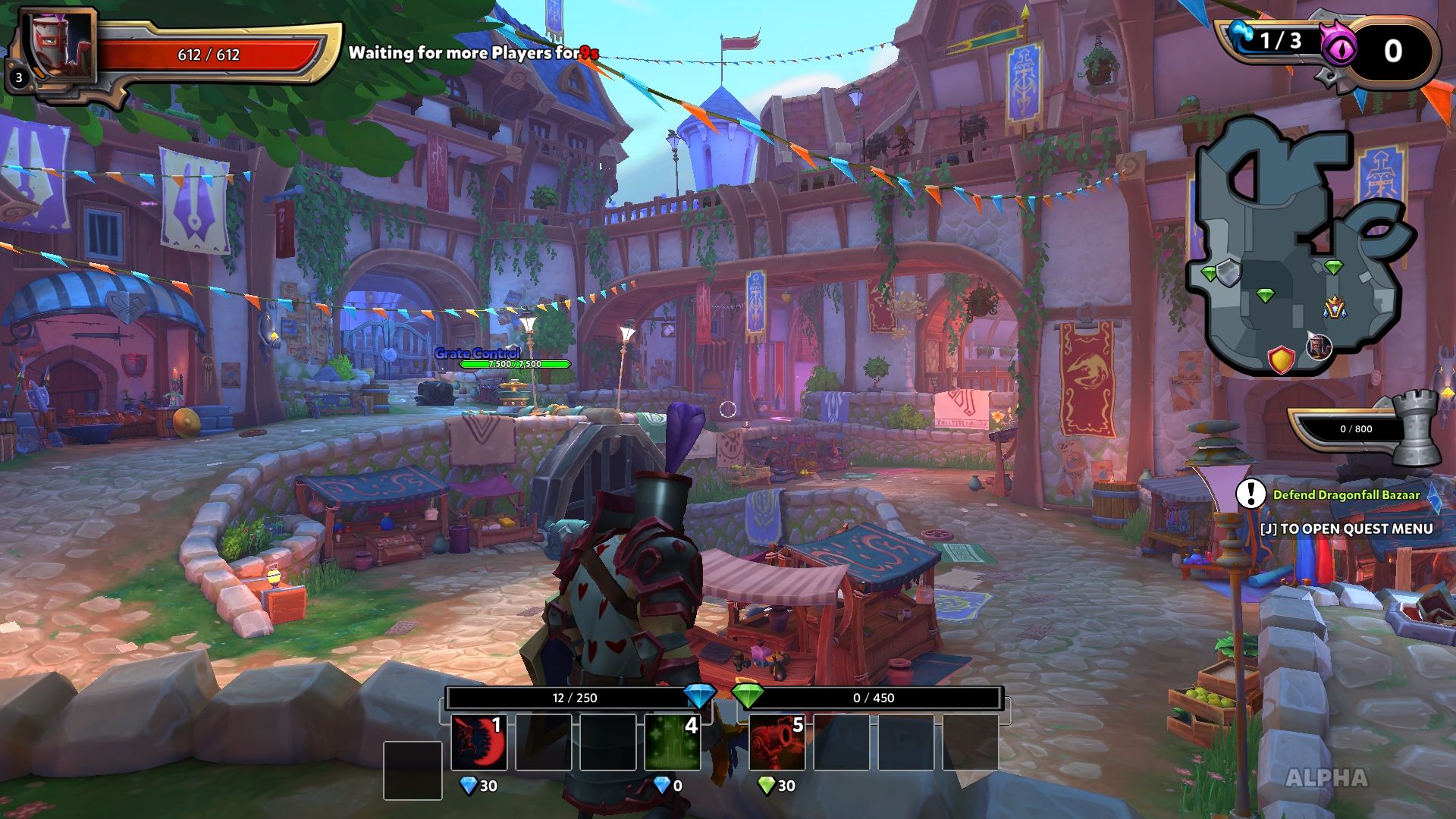Click the quest exclamation mark icon
The height and width of the screenshot is (819, 1456).
[x=1250, y=494]
